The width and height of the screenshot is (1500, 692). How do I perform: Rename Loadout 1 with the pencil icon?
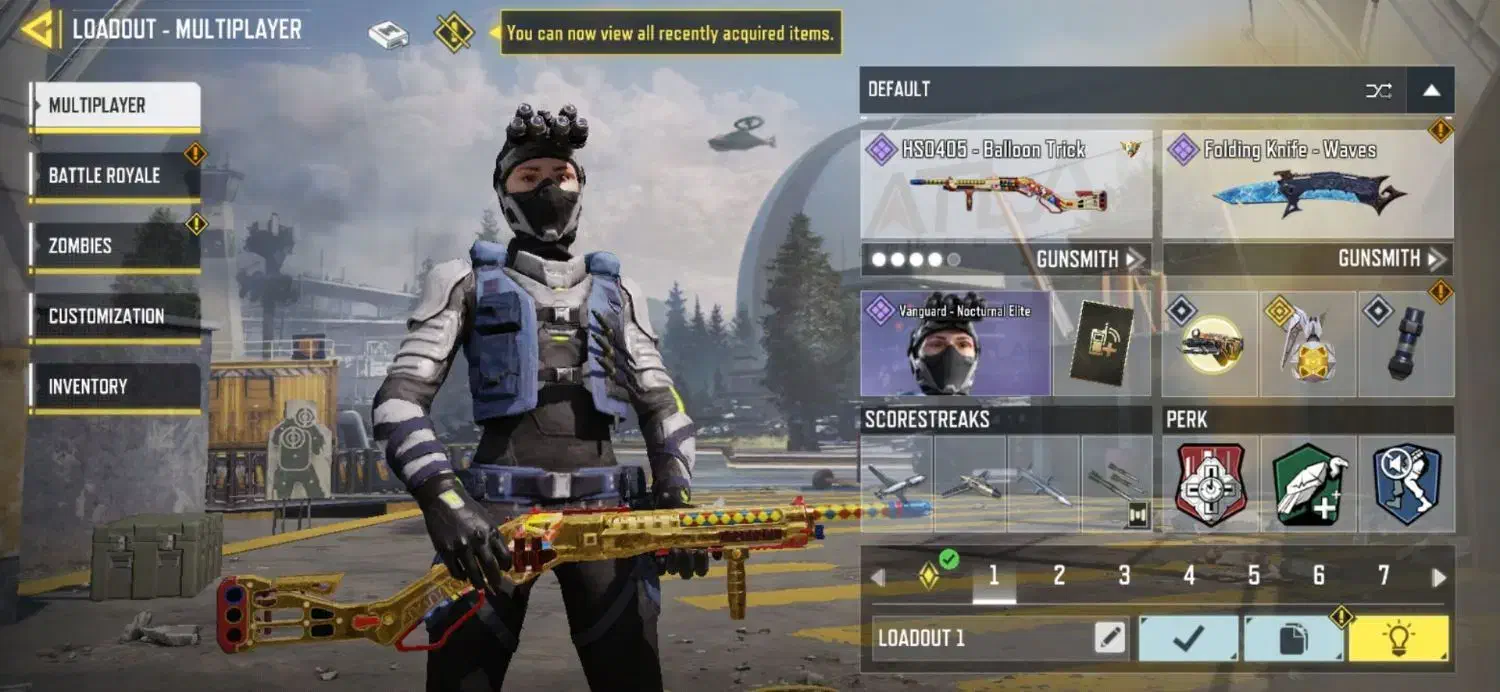(1109, 638)
